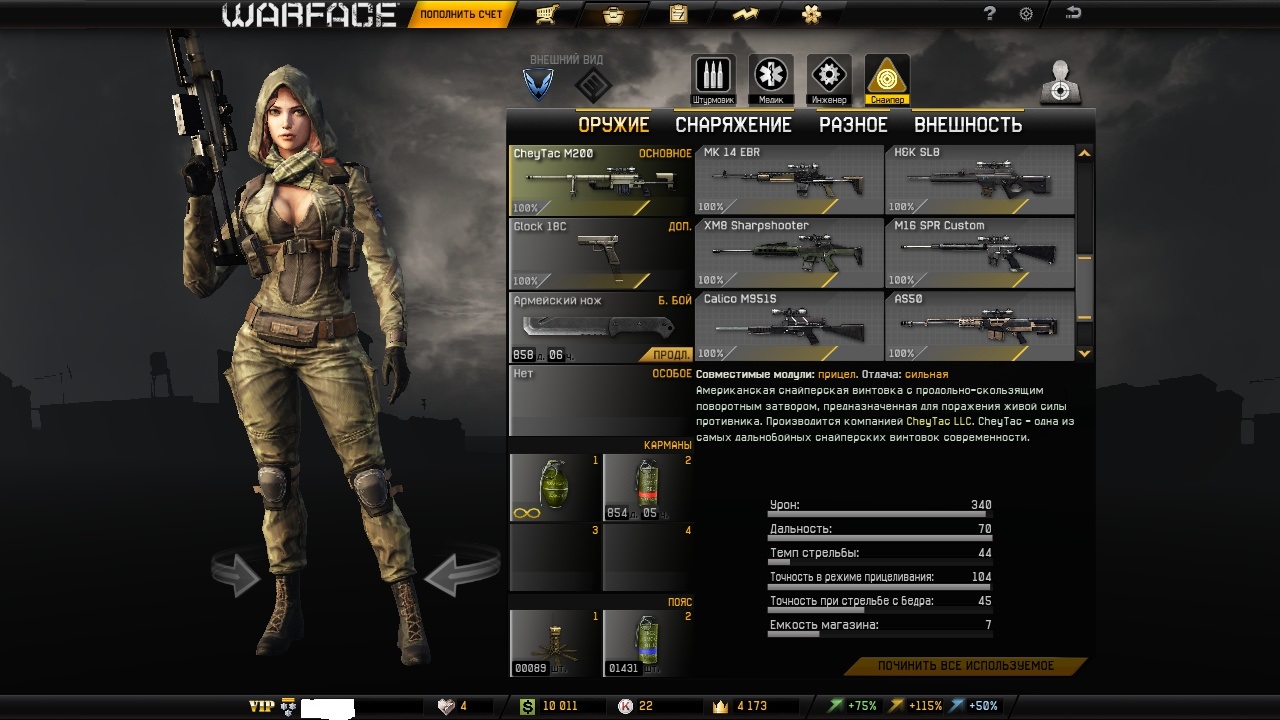Screen dimensions: 1280x720
Task: Choose the Инженер class
Action: (x=829, y=78)
